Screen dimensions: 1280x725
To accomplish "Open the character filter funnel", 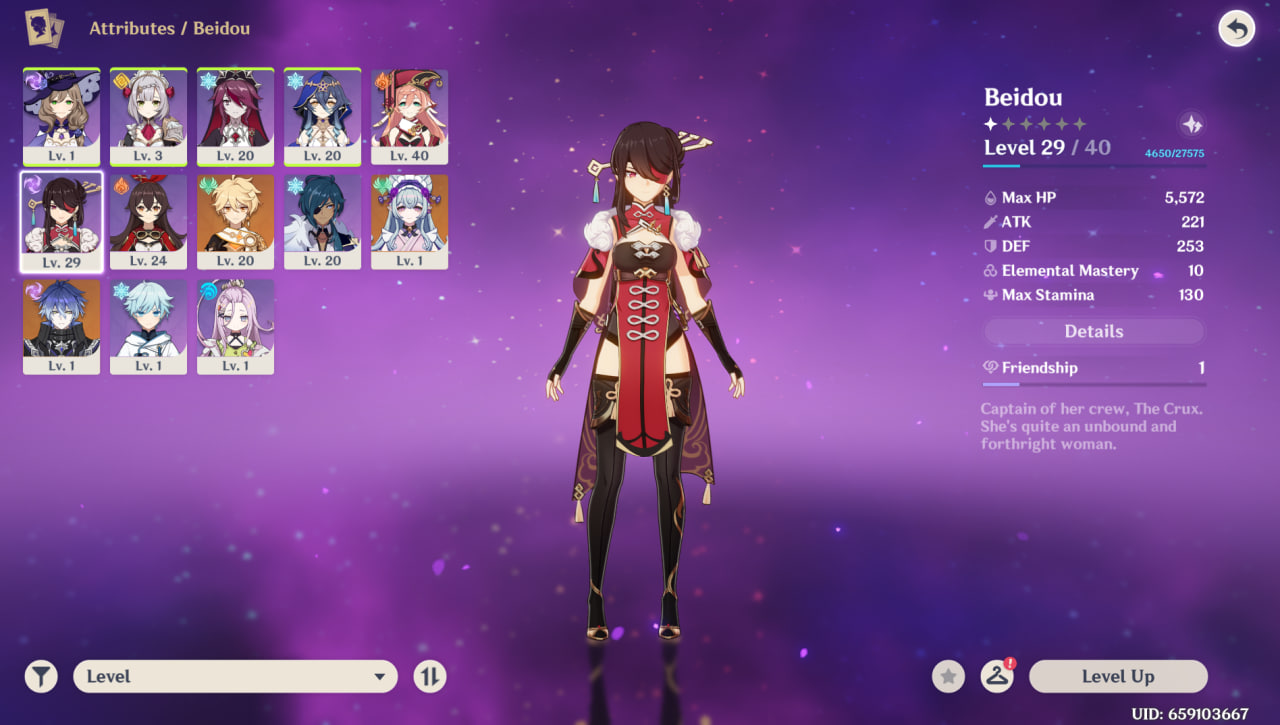I will 41,677.
